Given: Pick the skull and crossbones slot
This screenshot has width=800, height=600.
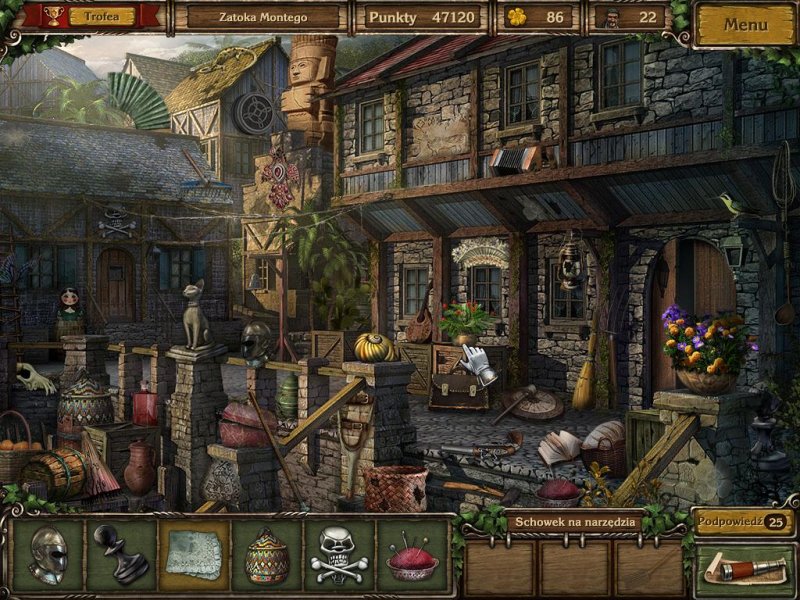Looking at the screenshot, I should tap(340, 553).
